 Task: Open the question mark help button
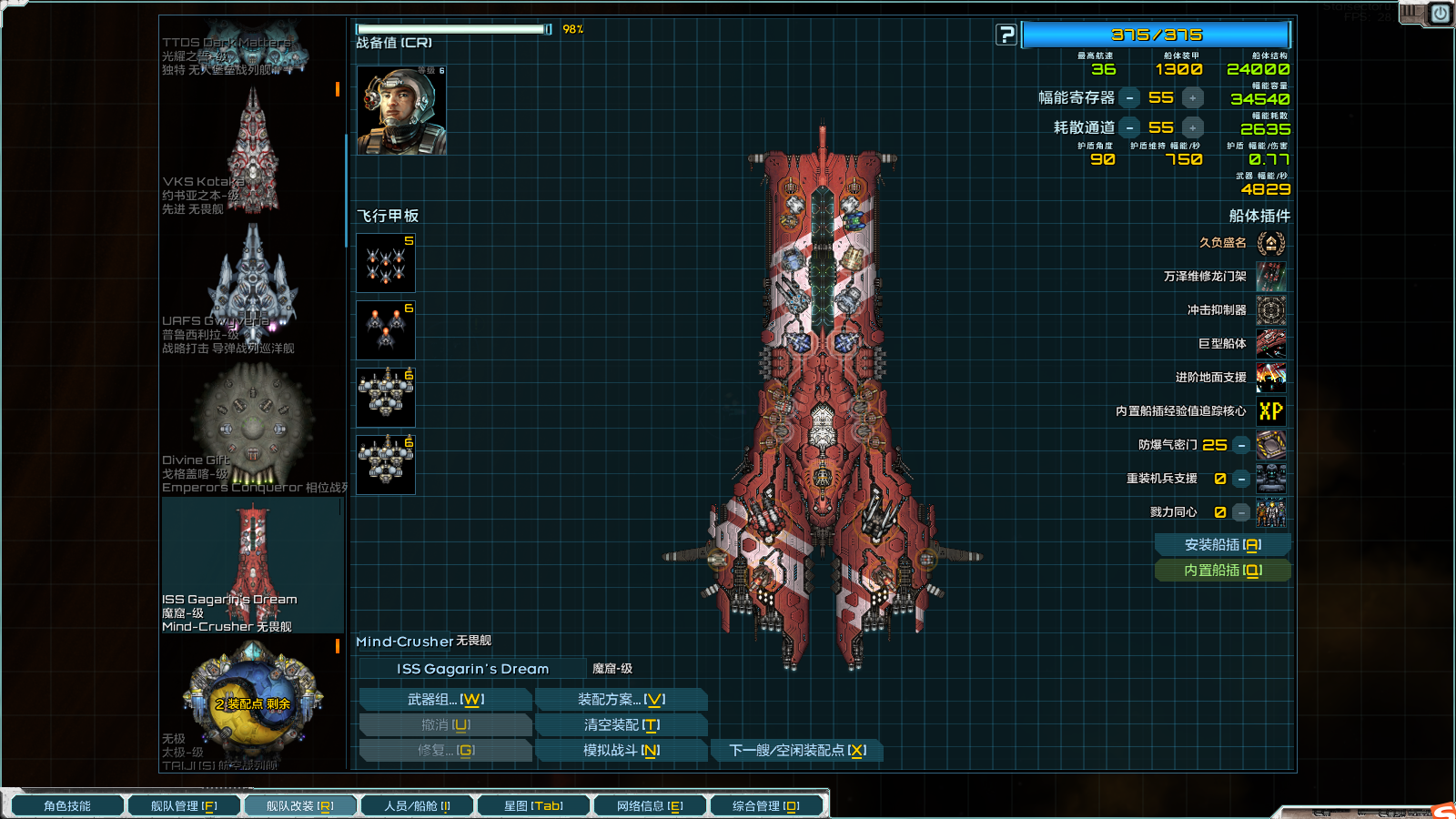pos(1006,35)
